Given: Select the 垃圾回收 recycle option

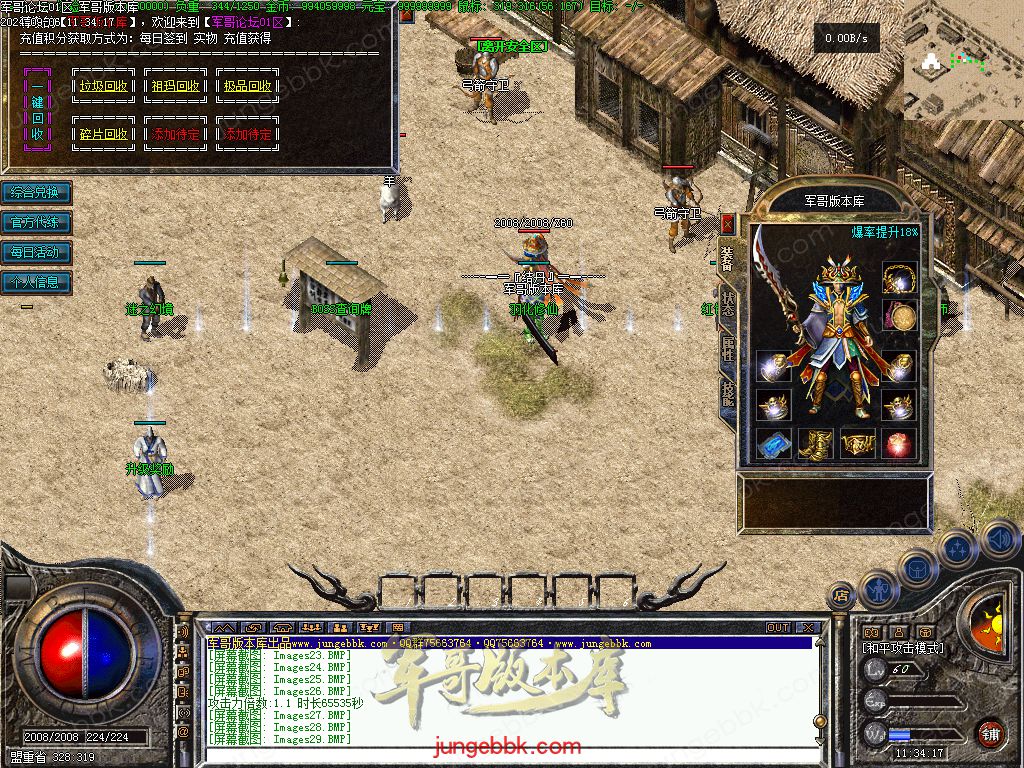Looking at the screenshot, I should [x=104, y=86].
